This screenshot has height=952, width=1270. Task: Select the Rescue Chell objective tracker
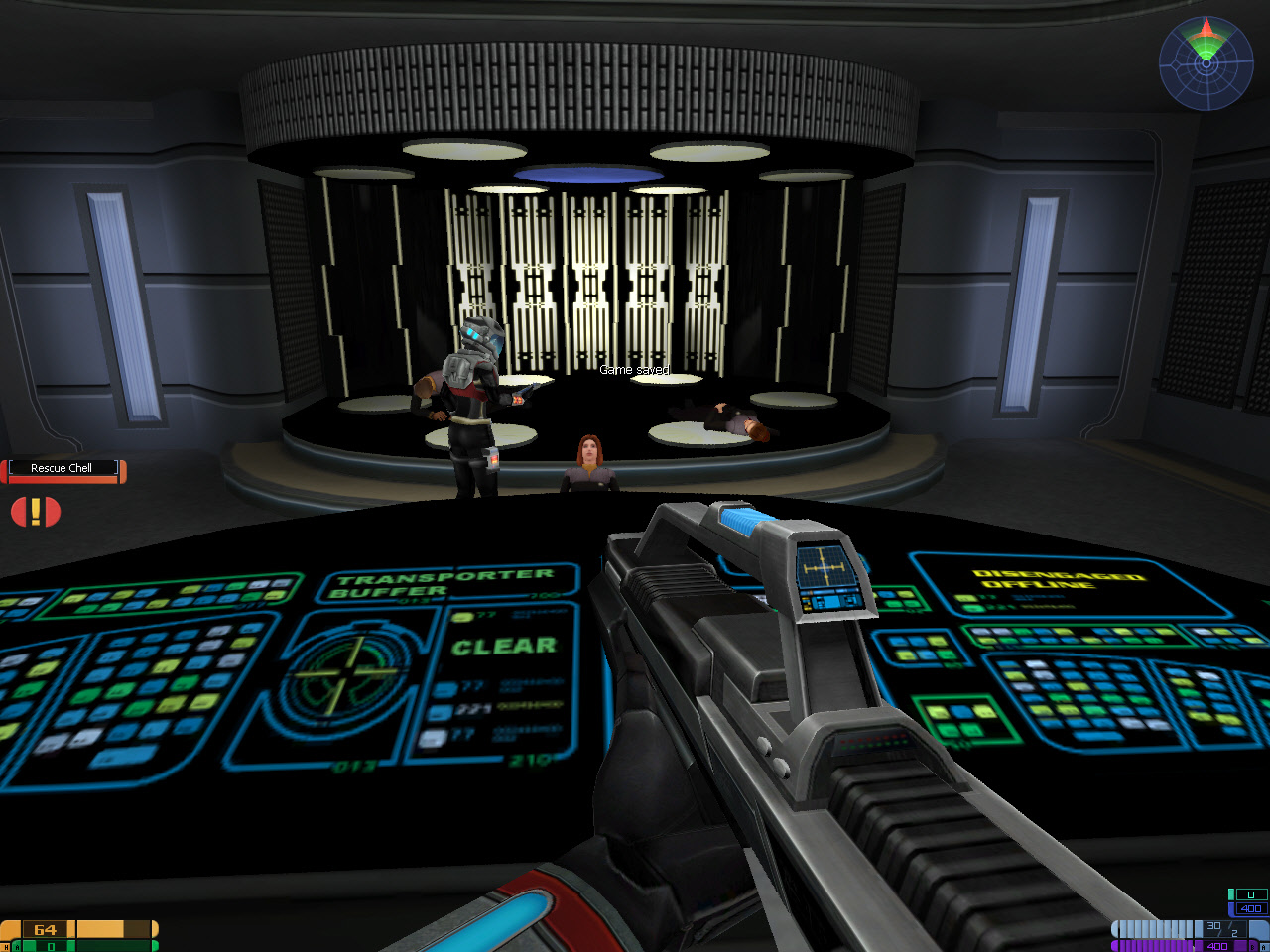pos(63,469)
